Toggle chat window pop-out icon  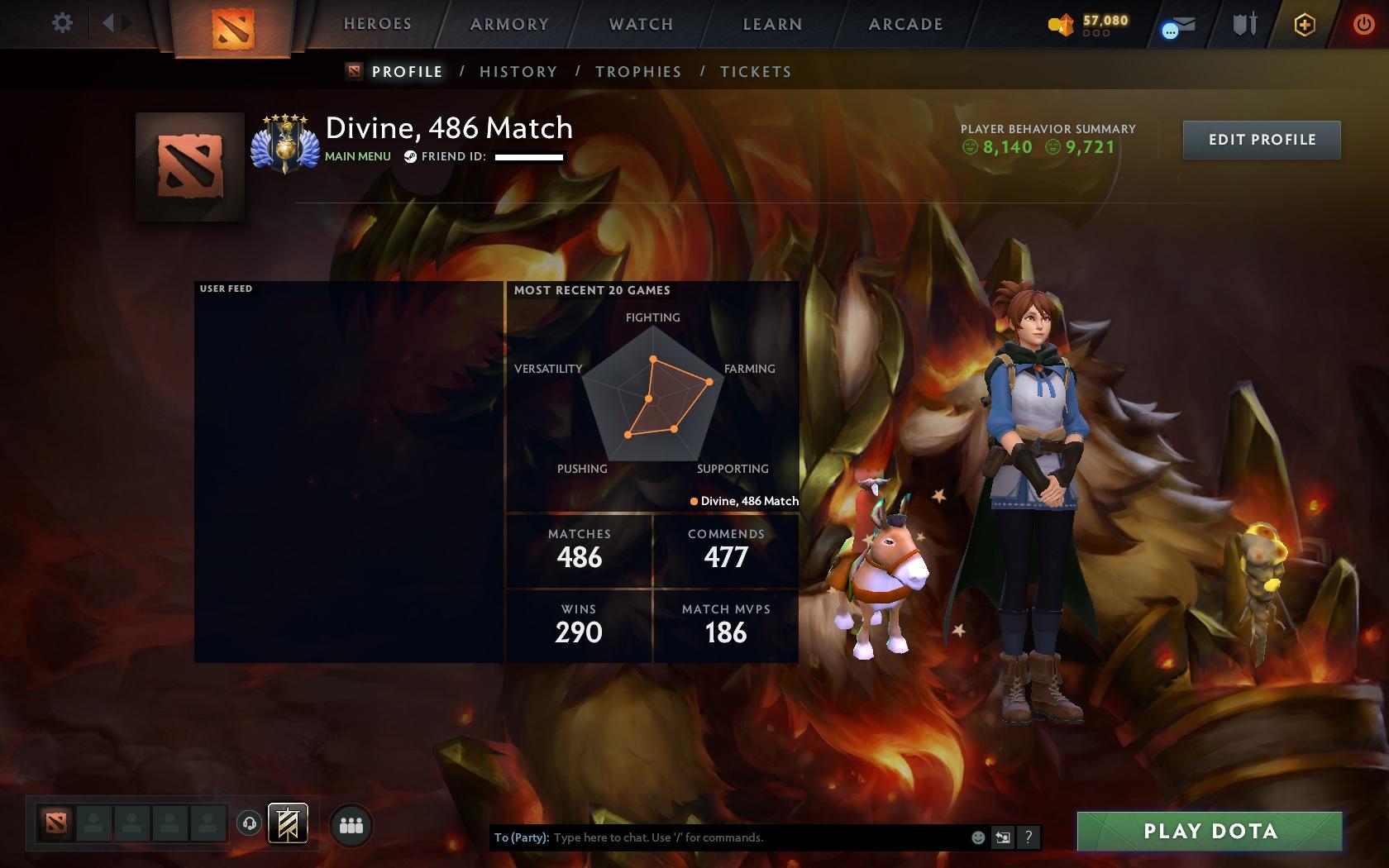(x=1002, y=837)
